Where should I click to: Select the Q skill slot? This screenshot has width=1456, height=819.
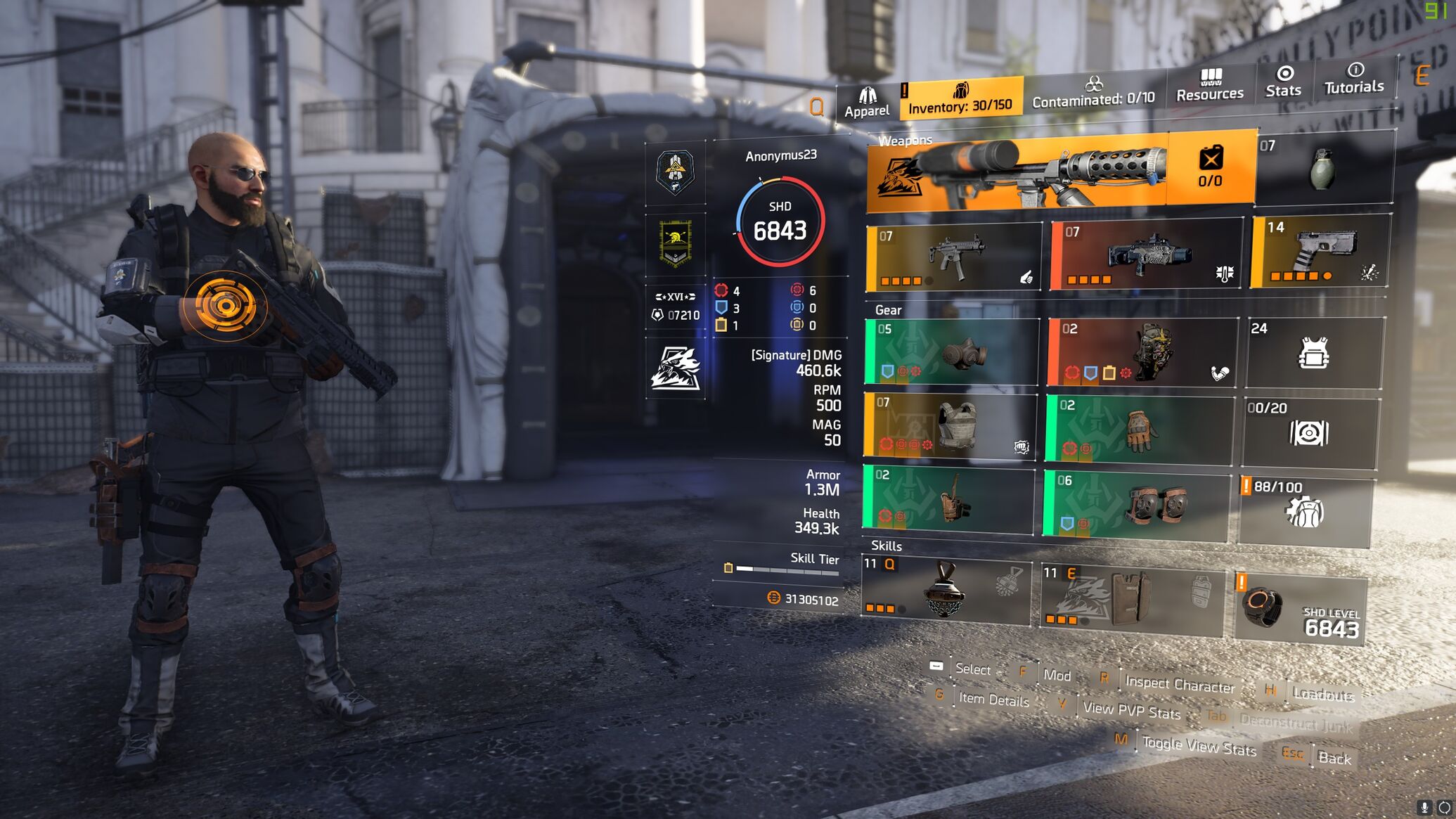[946, 591]
